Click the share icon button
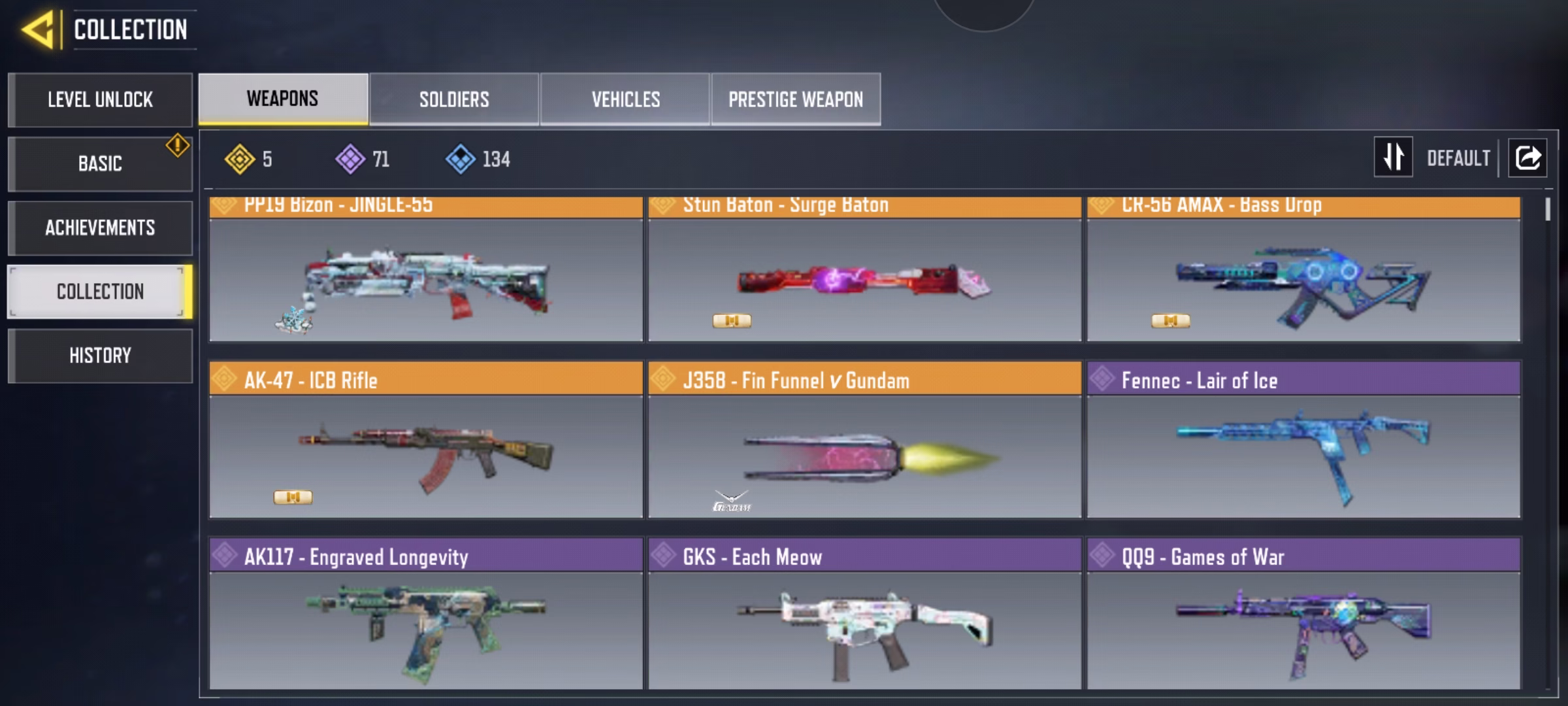The height and width of the screenshot is (706, 1568). 1527,158
